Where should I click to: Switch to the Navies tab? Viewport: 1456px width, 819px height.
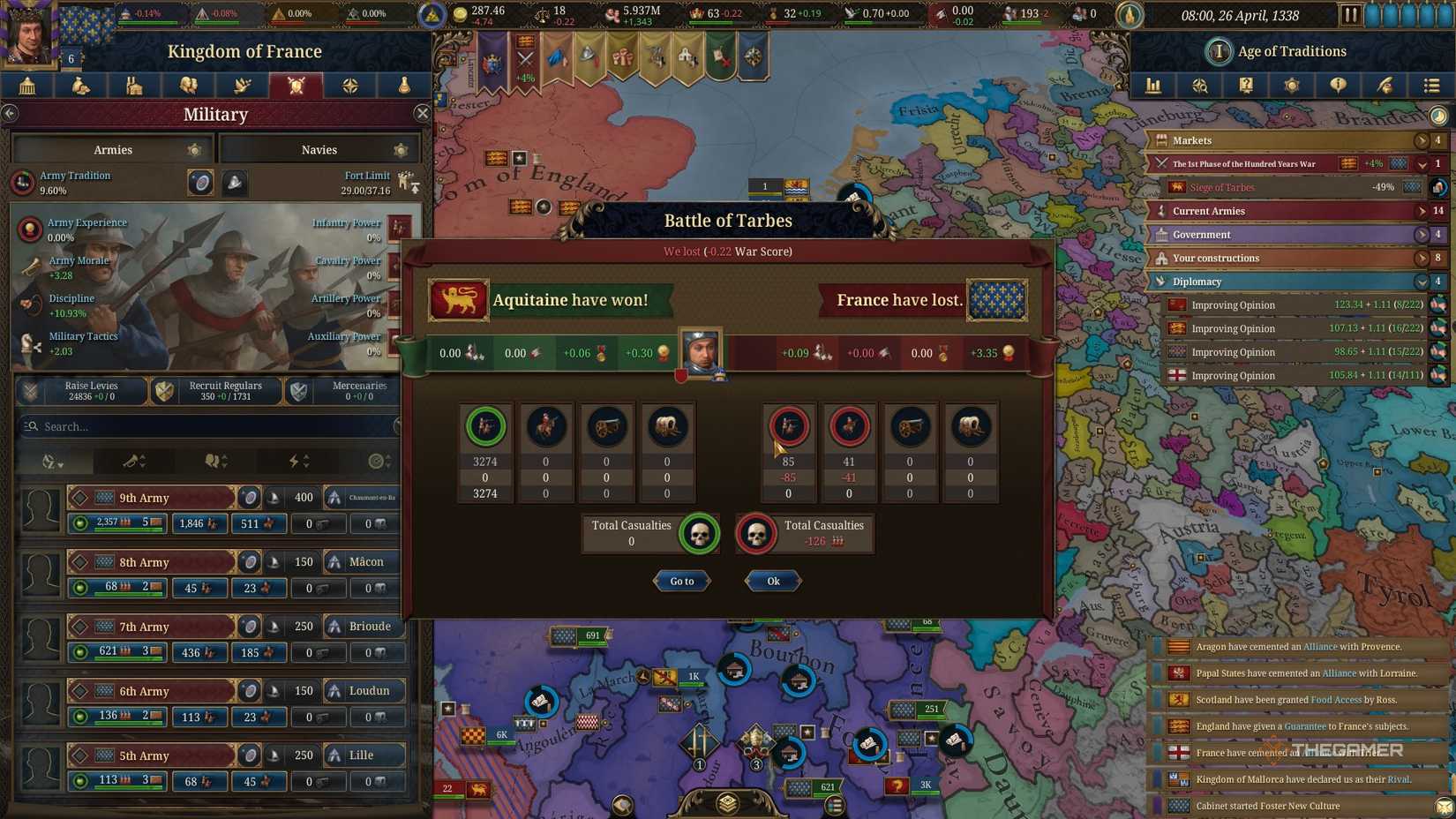click(319, 149)
